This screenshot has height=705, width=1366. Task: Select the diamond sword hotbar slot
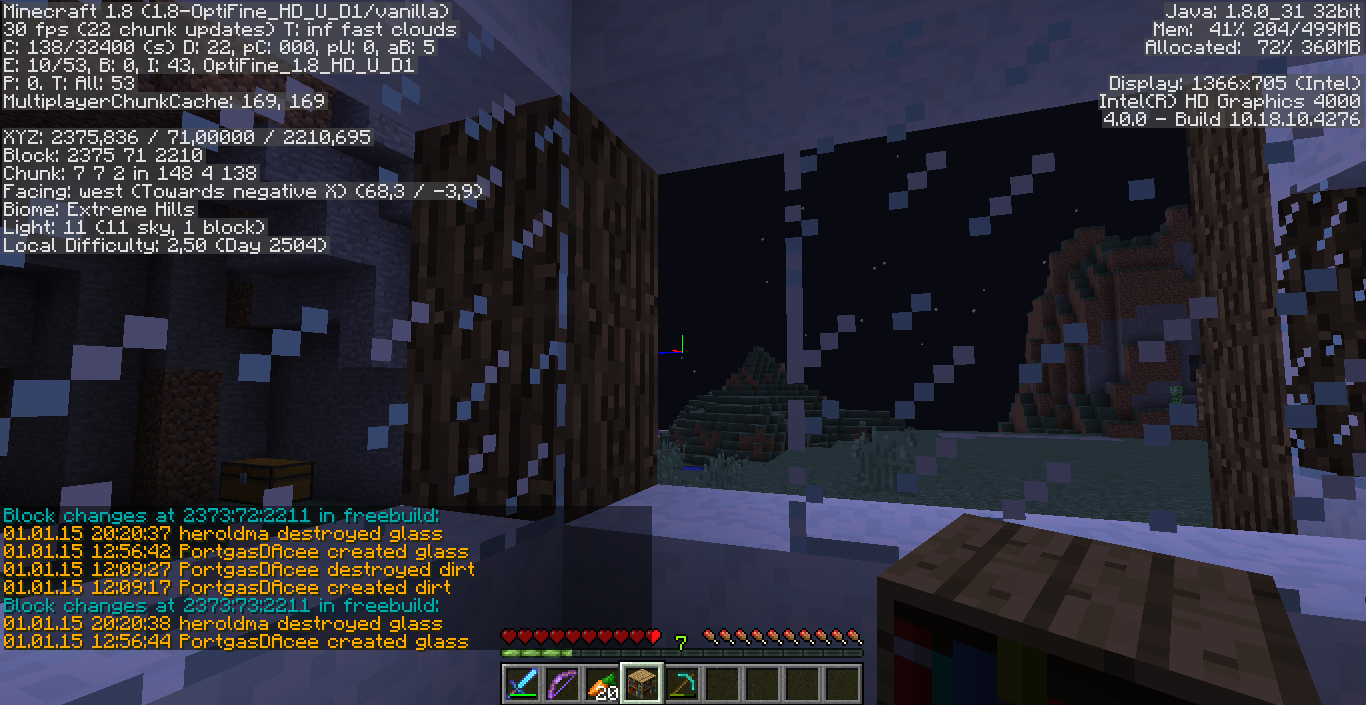pyautogui.click(x=522, y=684)
